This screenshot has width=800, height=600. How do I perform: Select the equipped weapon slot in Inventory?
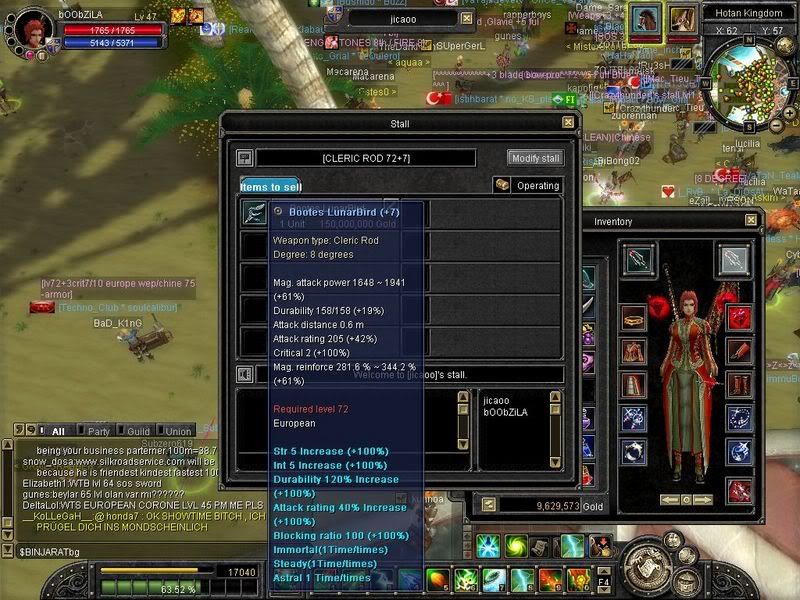(x=638, y=260)
